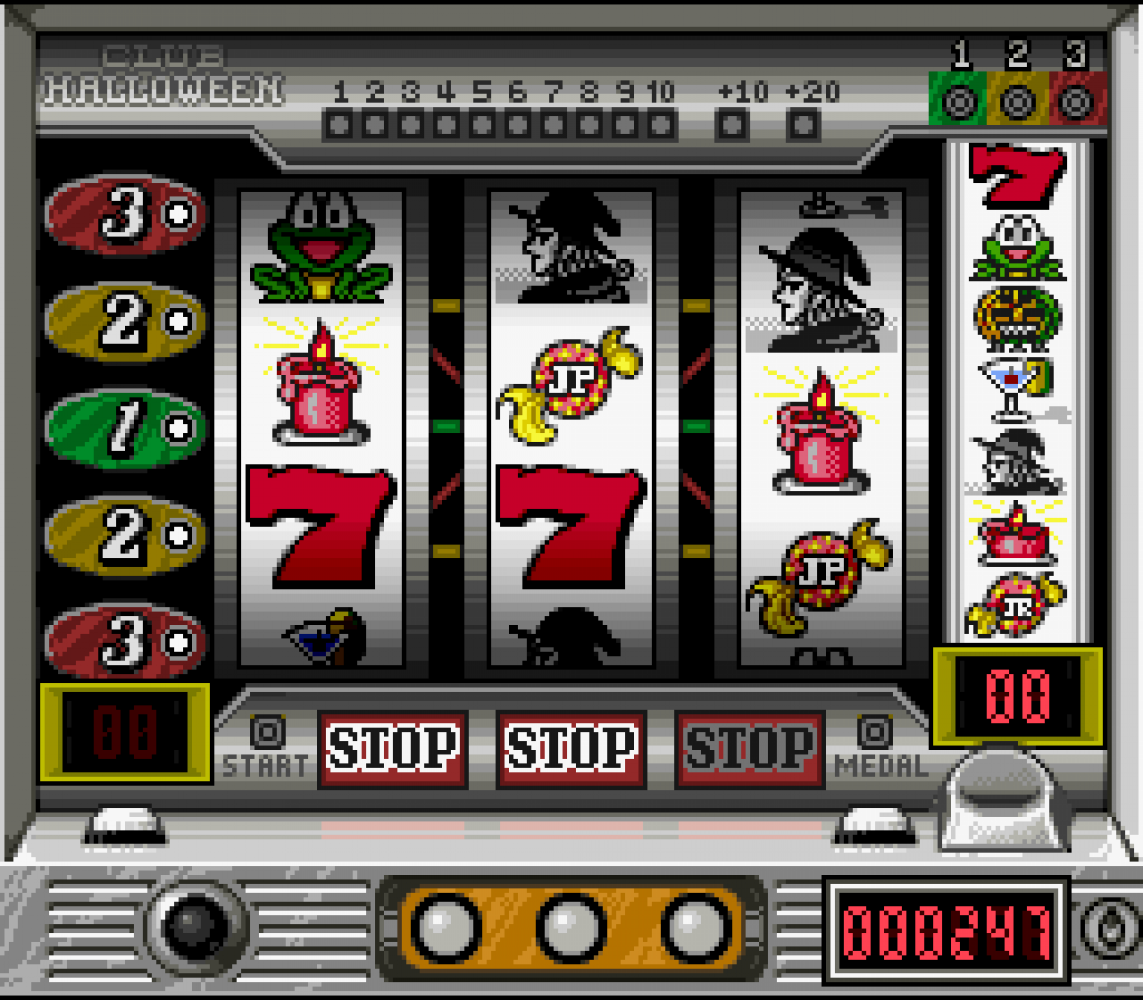Stop the middle reel with its STOP button
The height and width of the screenshot is (1000, 1143).
pyautogui.click(x=571, y=748)
